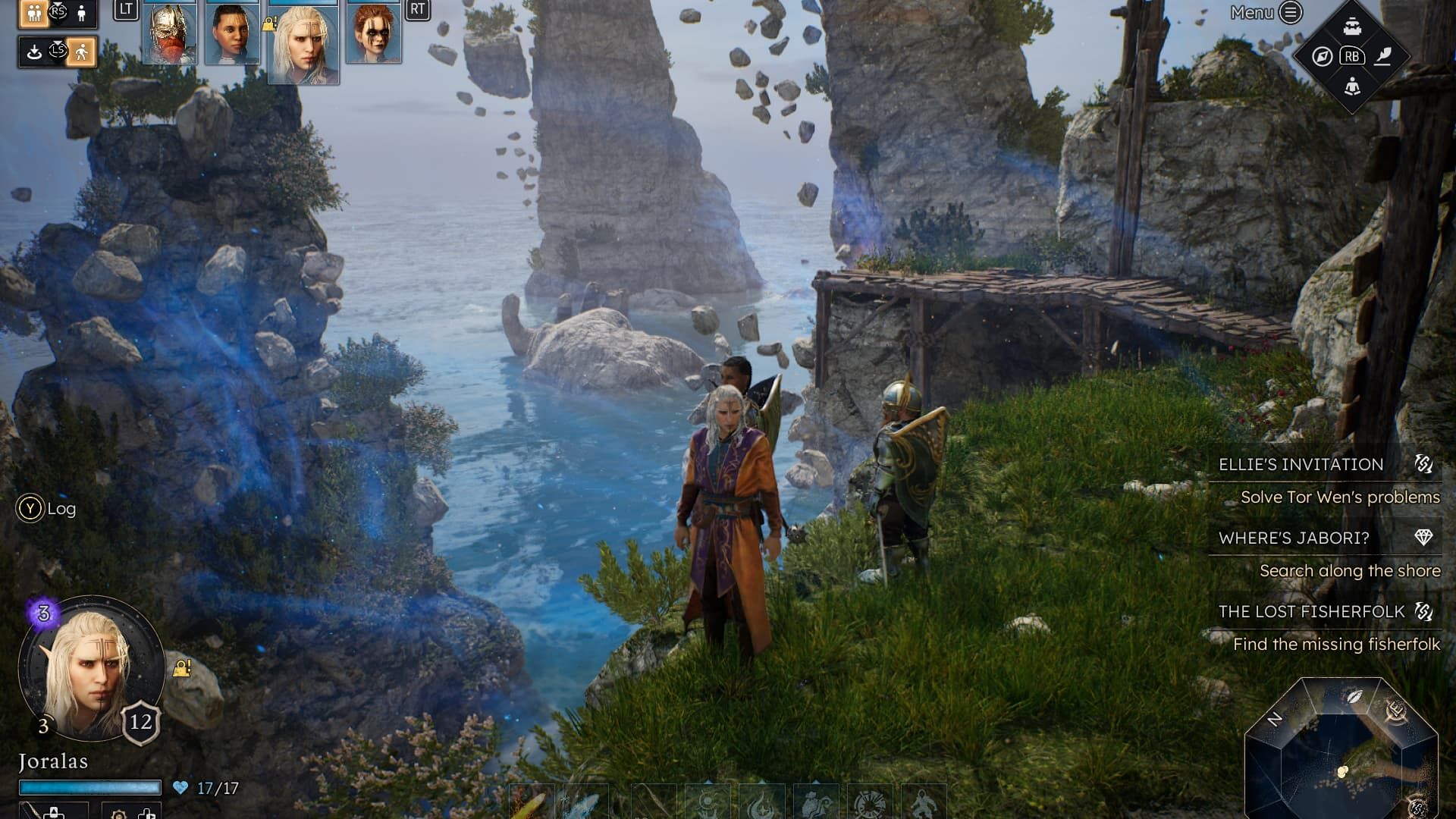Image resolution: width=1456 pixels, height=819 pixels.
Task: Select the dark-haired companion party portrait
Action: point(232,33)
